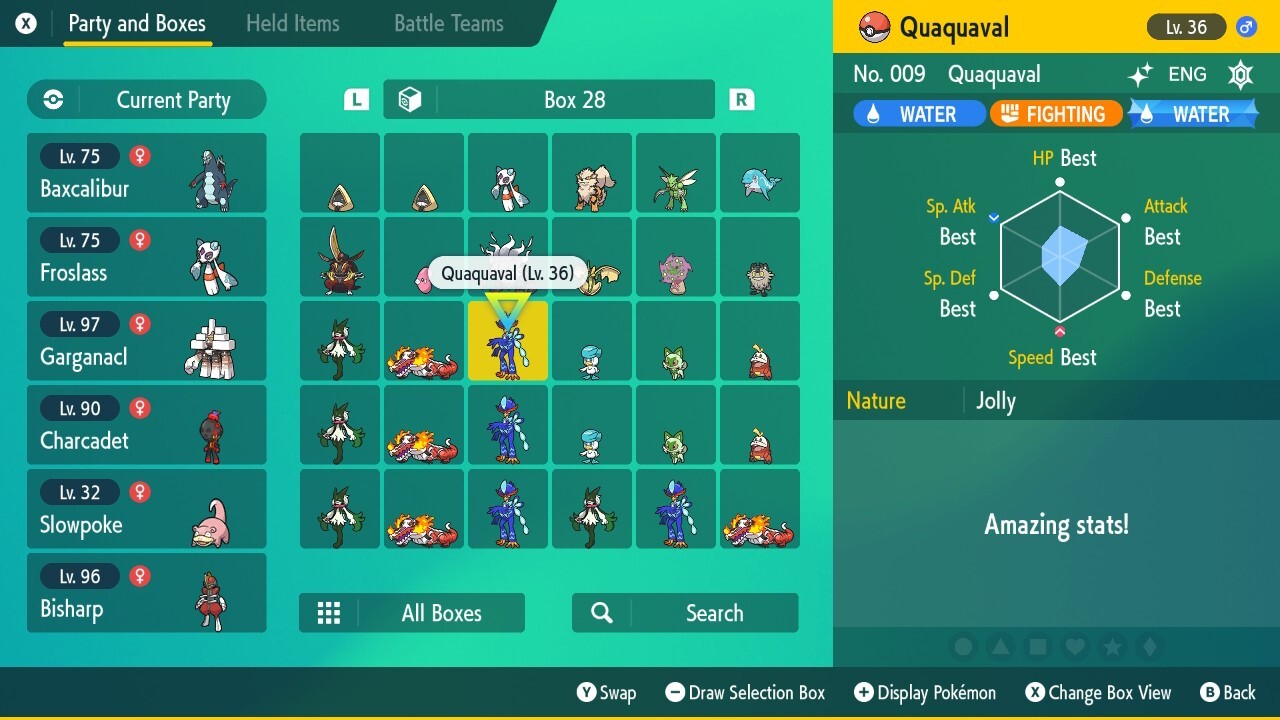The width and height of the screenshot is (1280, 720).
Task: Click the grid icon on All Boxes button
Action: click(x=329, y=612)
